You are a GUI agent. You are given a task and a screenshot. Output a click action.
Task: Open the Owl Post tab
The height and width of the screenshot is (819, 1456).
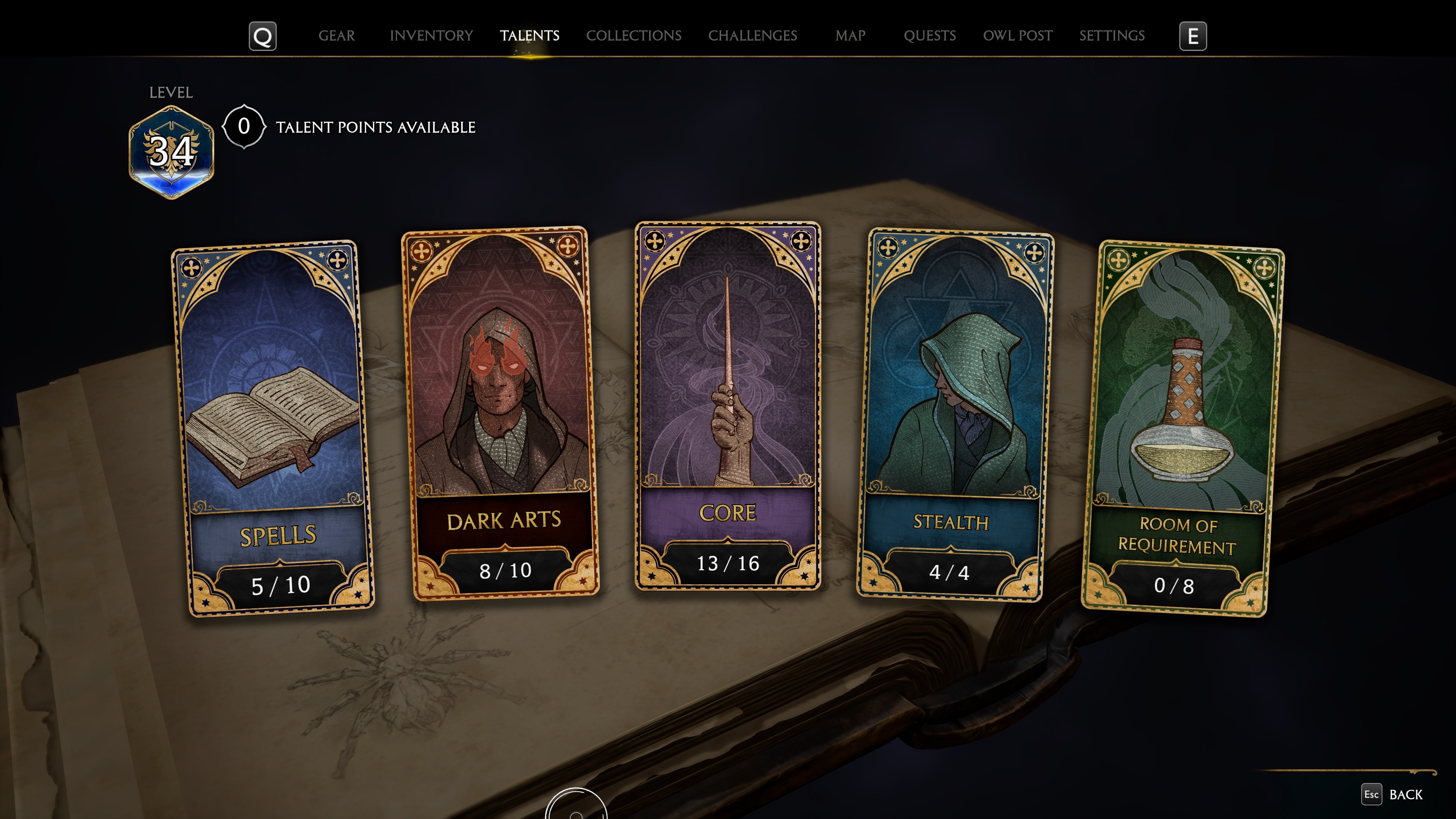[x=1017, y=36]
